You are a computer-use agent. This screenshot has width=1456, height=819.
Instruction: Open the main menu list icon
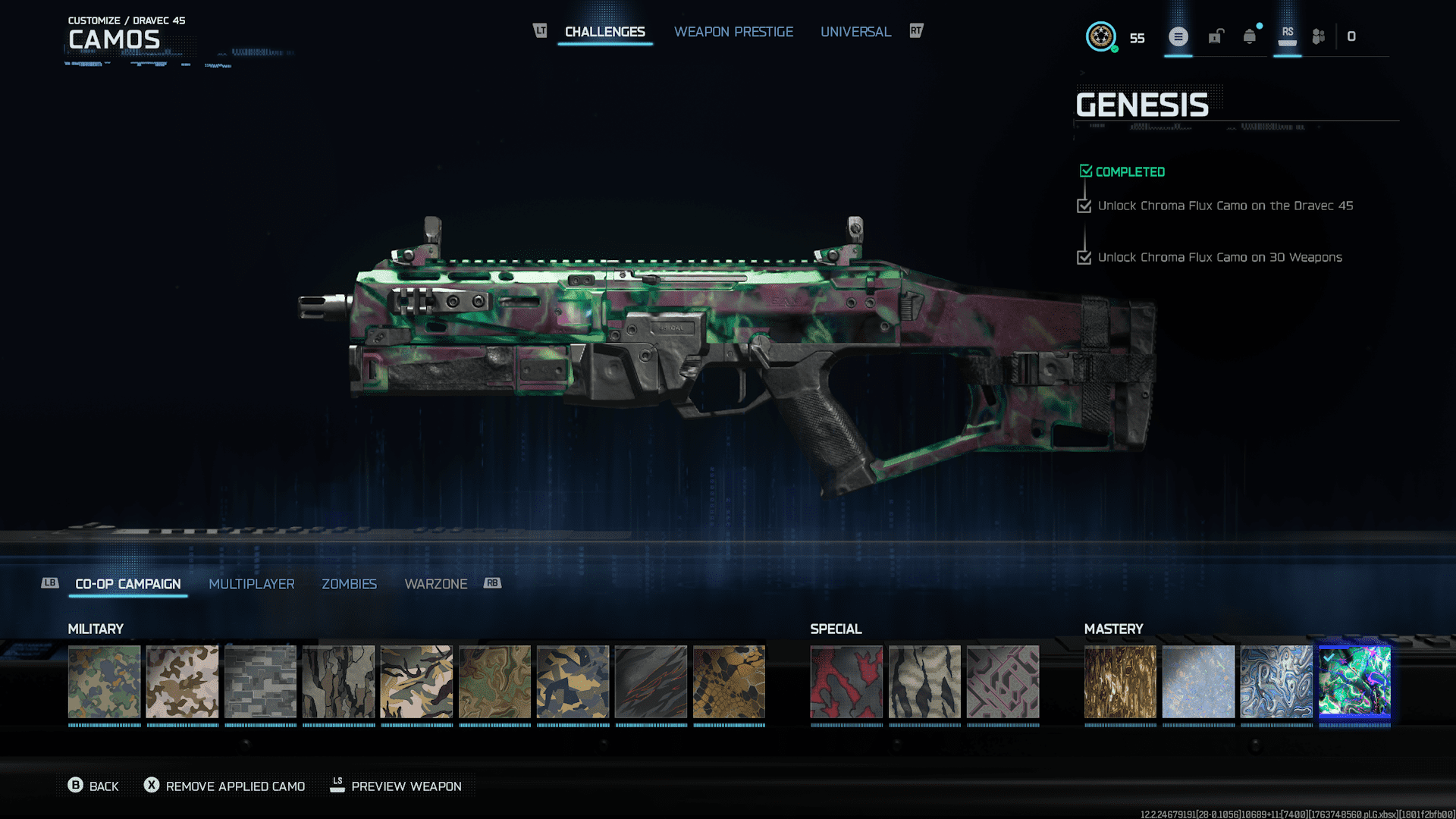(1178, 36)
